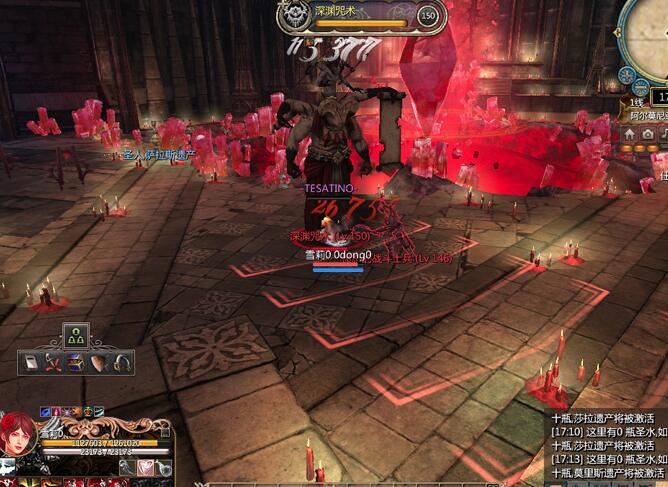Take a screenshot with the camera icon

click(x=648, y=133)
